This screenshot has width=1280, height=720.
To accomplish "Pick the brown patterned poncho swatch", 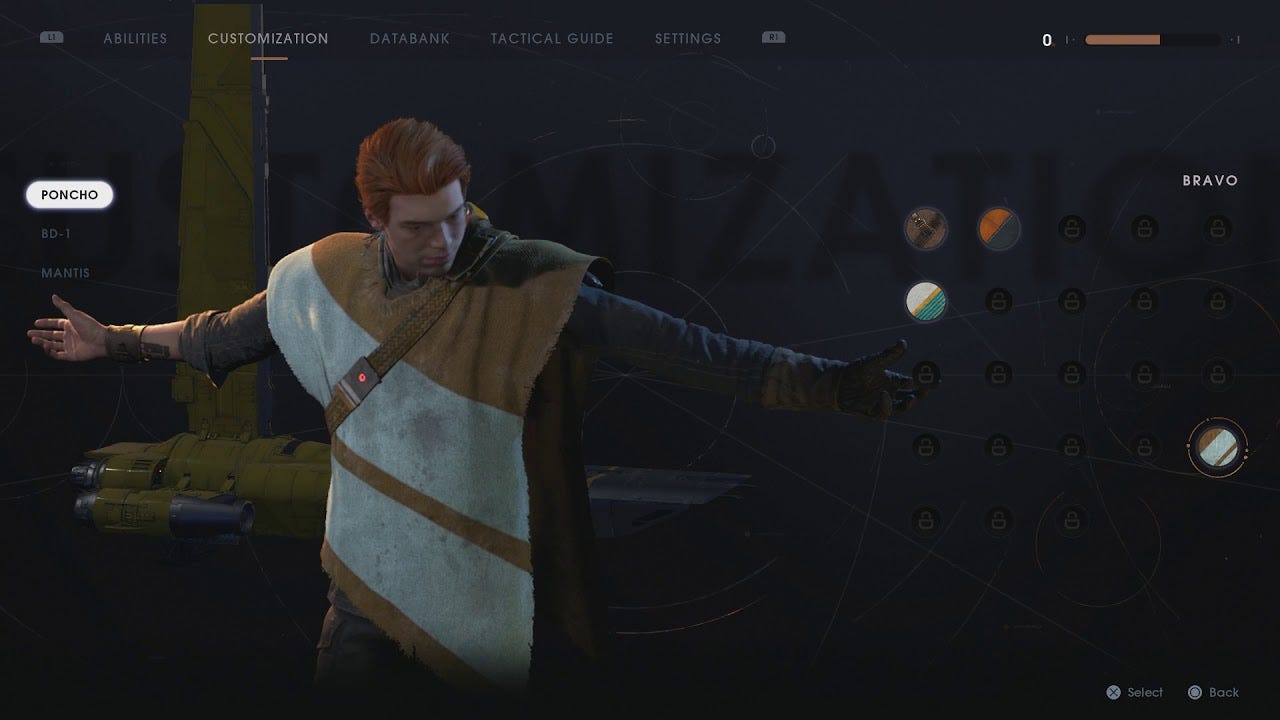I will coord(926,228).
